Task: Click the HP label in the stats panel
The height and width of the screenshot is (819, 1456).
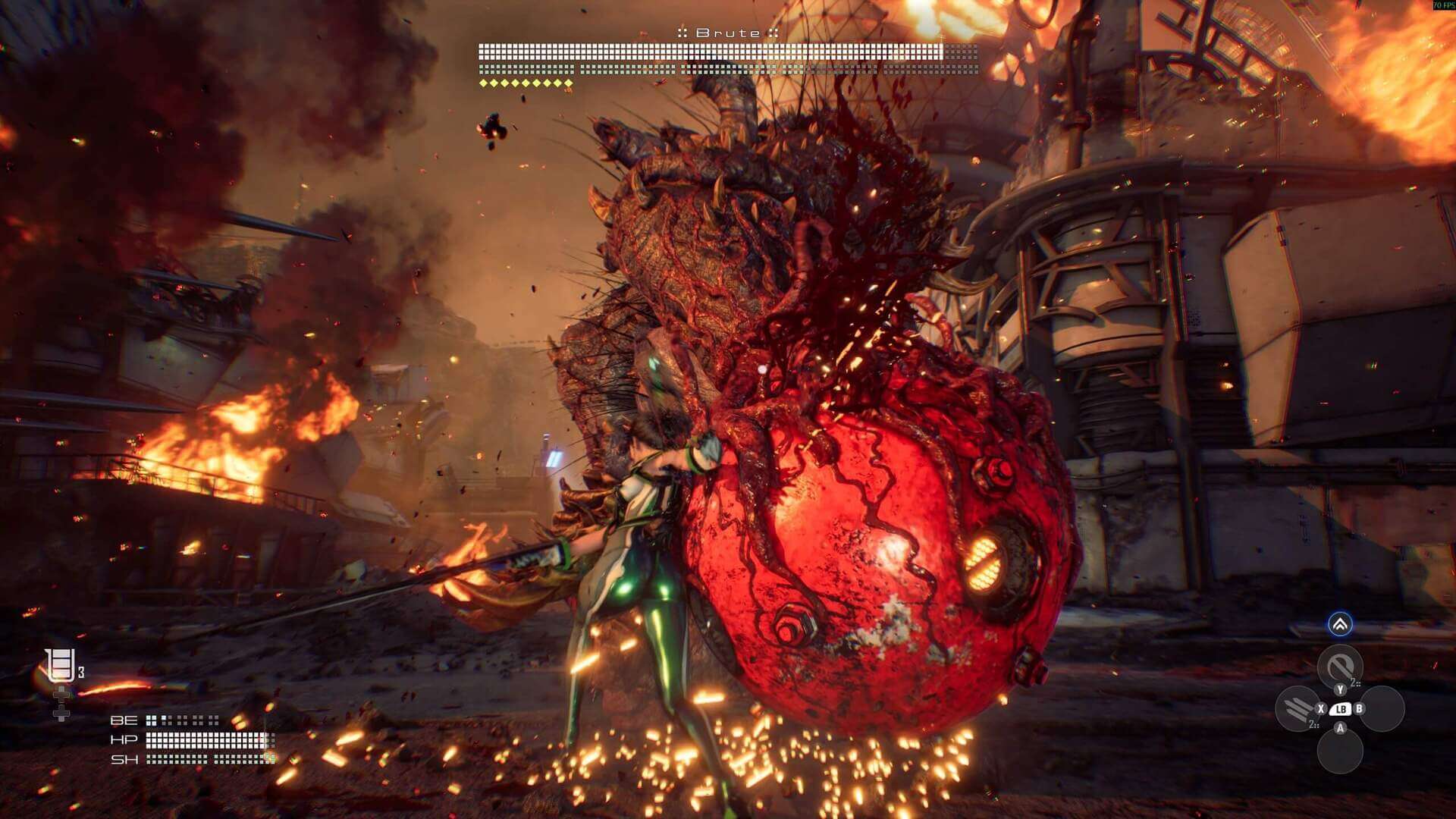Action: [x=124, y=739]
